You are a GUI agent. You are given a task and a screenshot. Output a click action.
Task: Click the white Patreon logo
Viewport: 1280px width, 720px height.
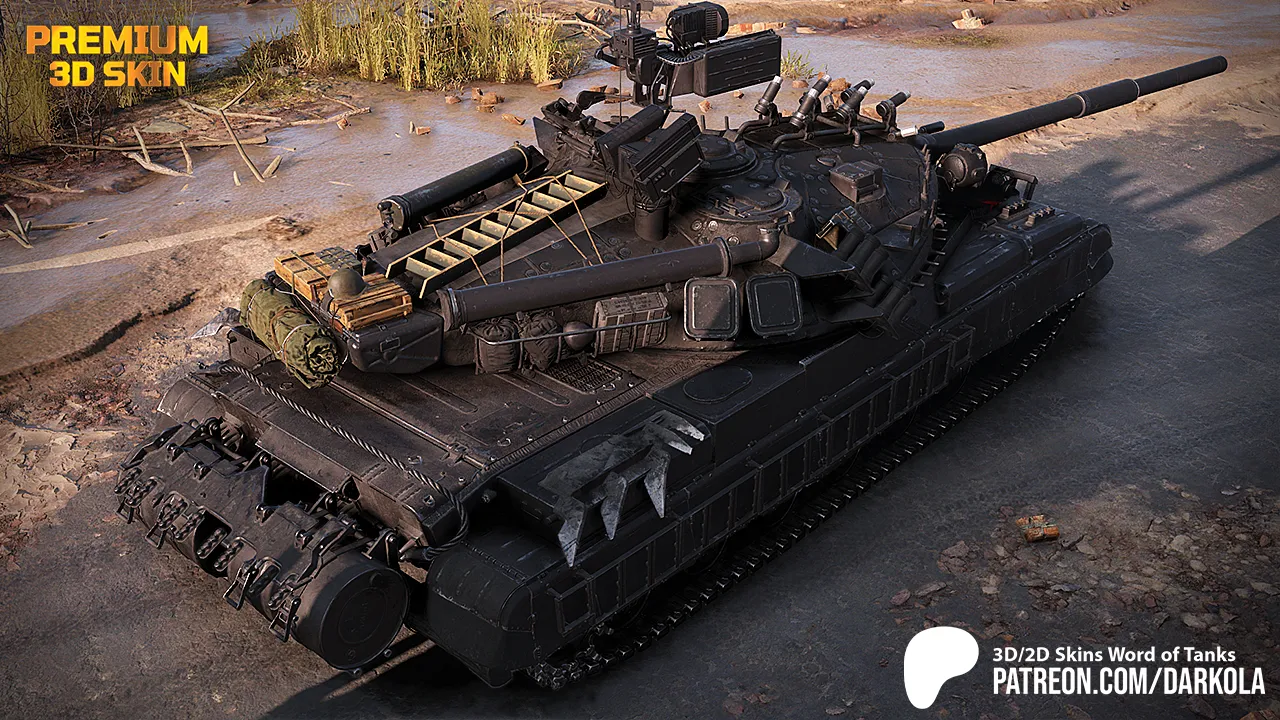pyautogui.click(x=941, y=666)
